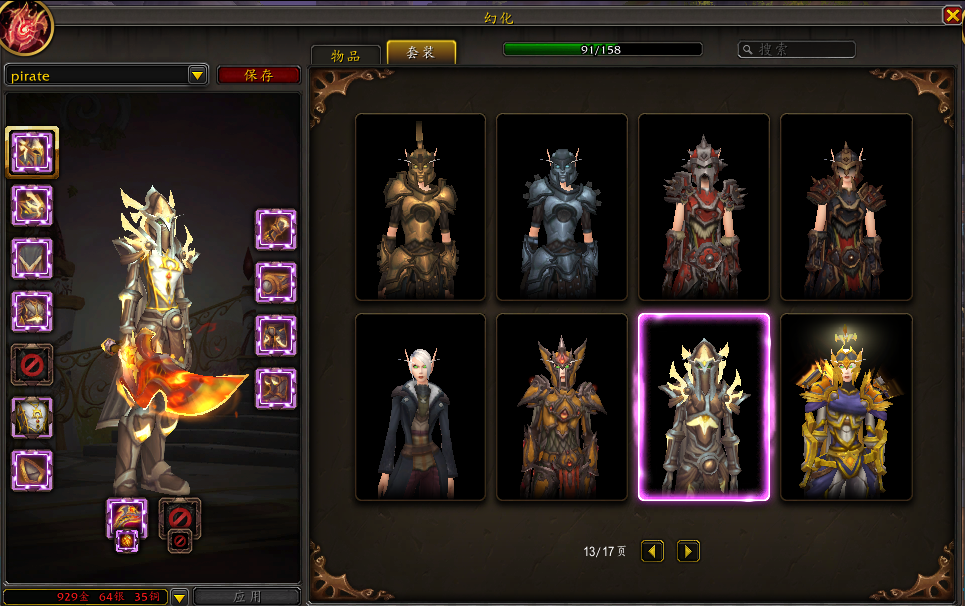Select the blue-gray steel armor set
This screenshot has height=606, width=965.
coord(562,207)
